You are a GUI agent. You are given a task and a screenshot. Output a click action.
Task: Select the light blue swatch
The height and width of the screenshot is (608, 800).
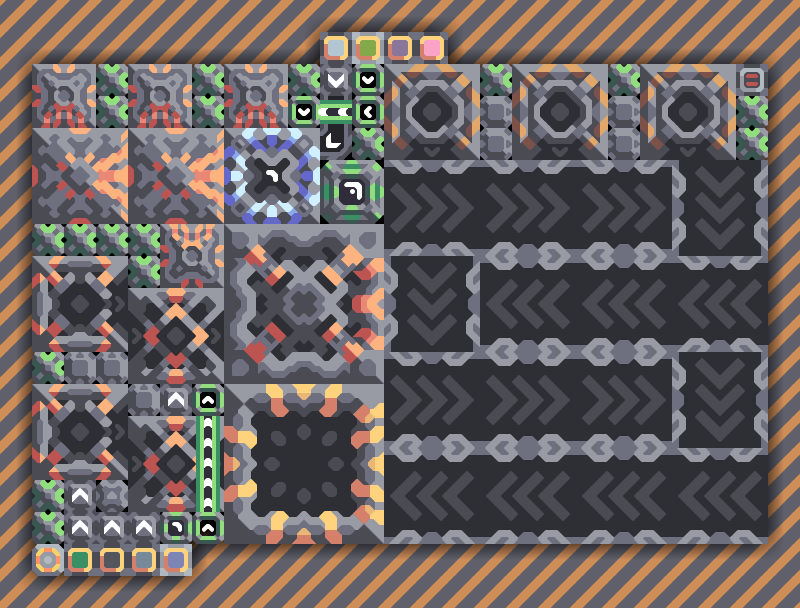(336, 48)
